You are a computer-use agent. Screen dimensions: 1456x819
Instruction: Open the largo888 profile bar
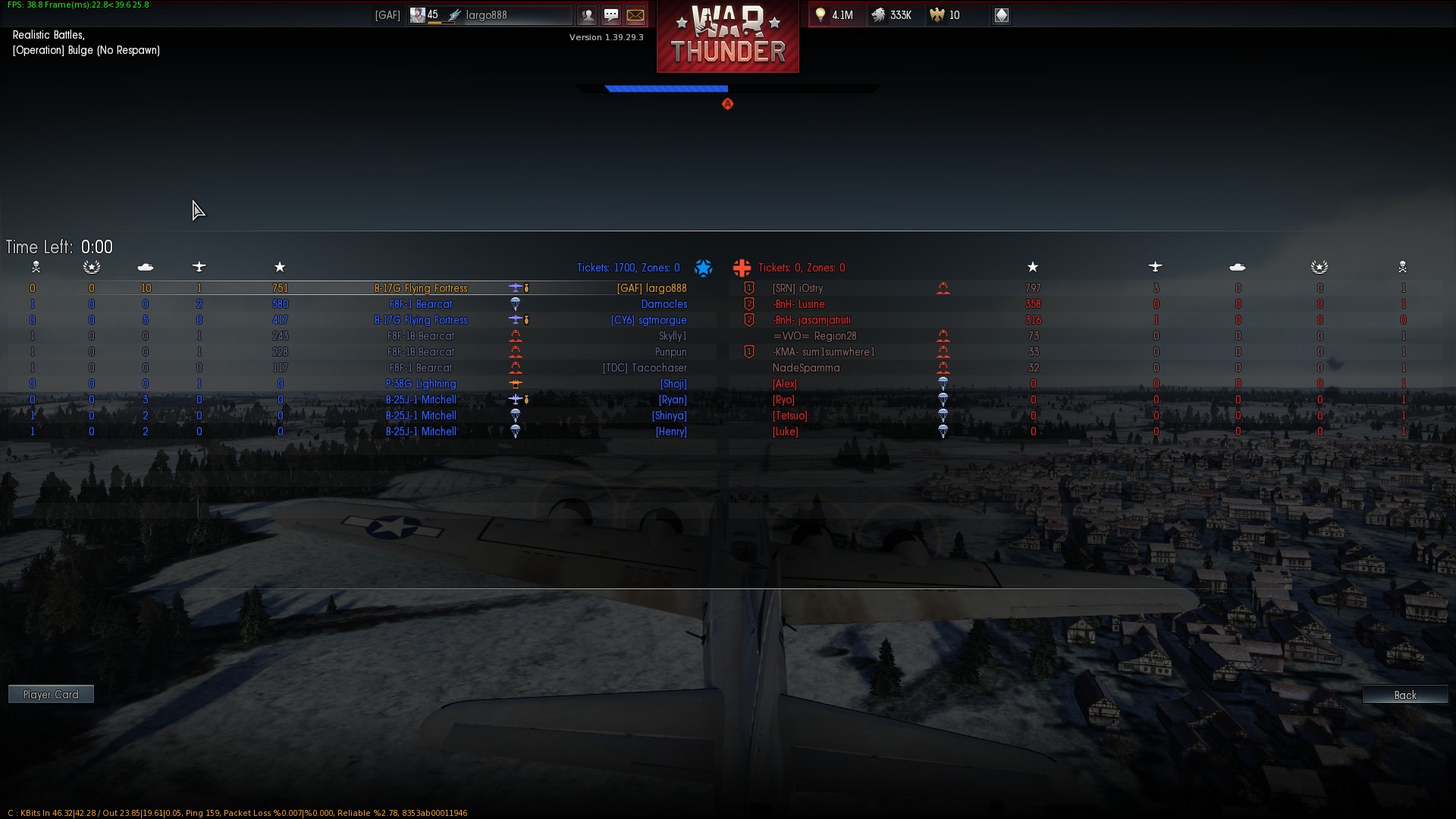tap(516, 15)
